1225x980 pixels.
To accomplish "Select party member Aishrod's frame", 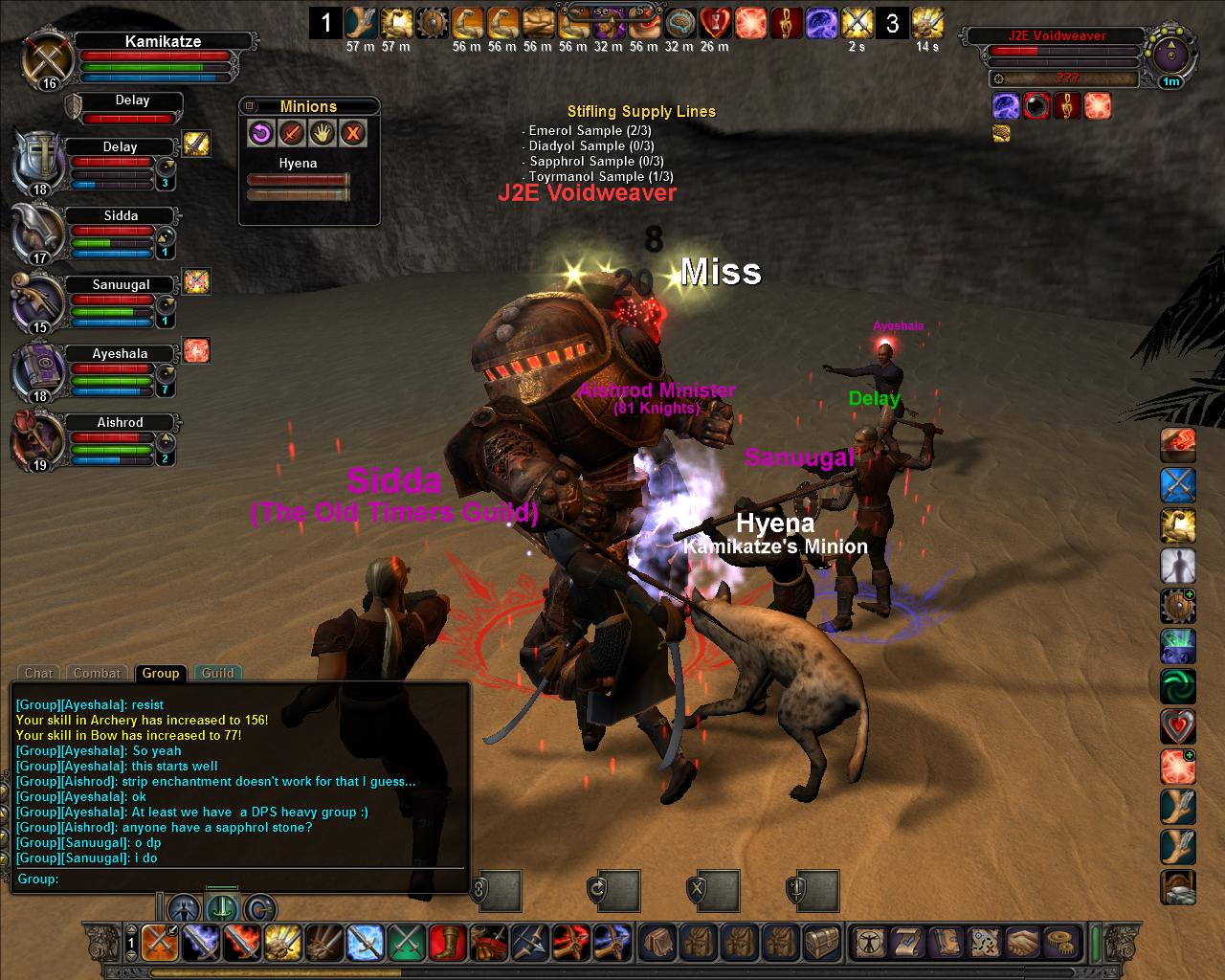I will (120, 423).
